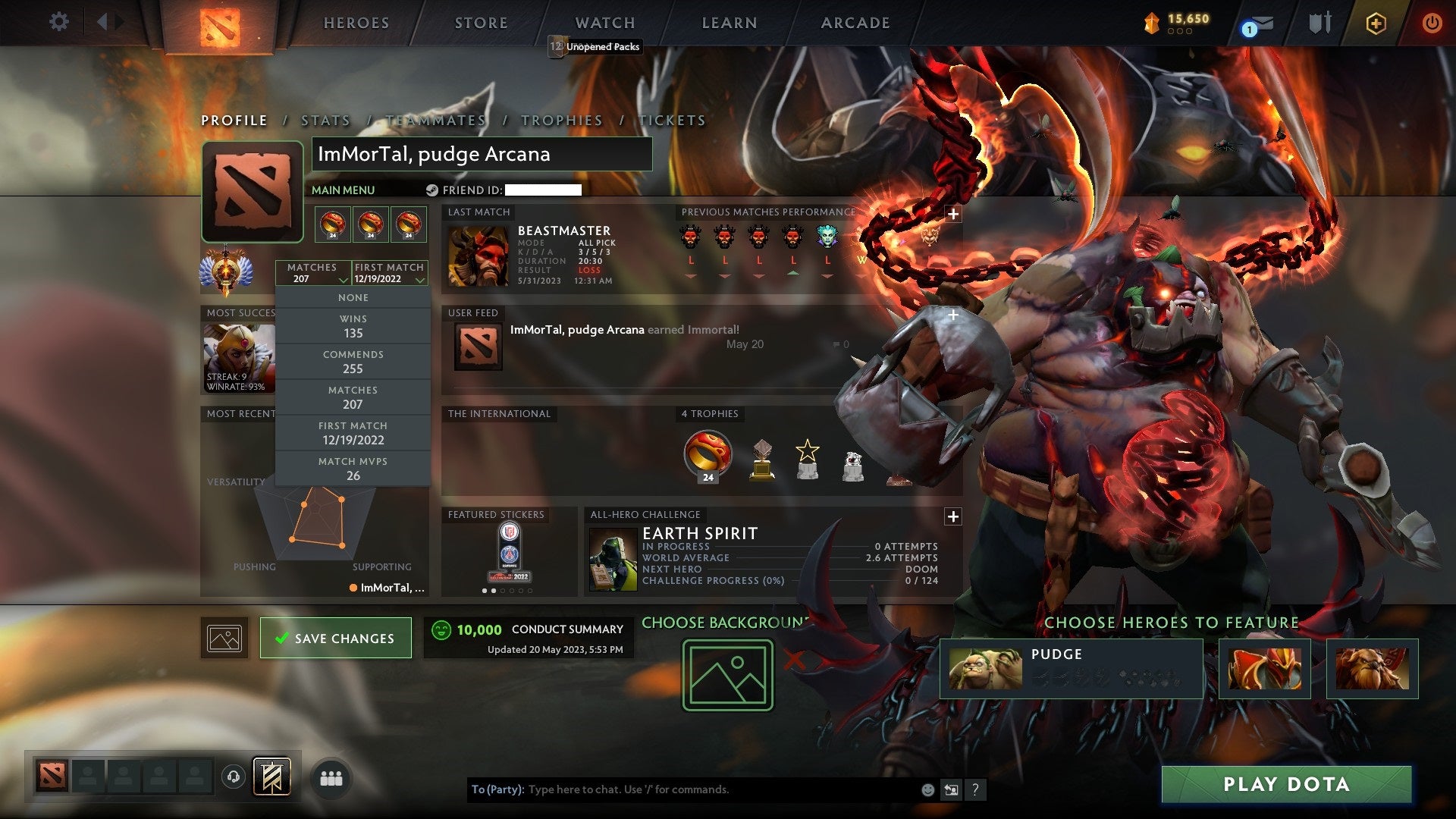1456x819 pixels.
Task: Open voice chat headset icon near party bar
Action: point(232,778)
